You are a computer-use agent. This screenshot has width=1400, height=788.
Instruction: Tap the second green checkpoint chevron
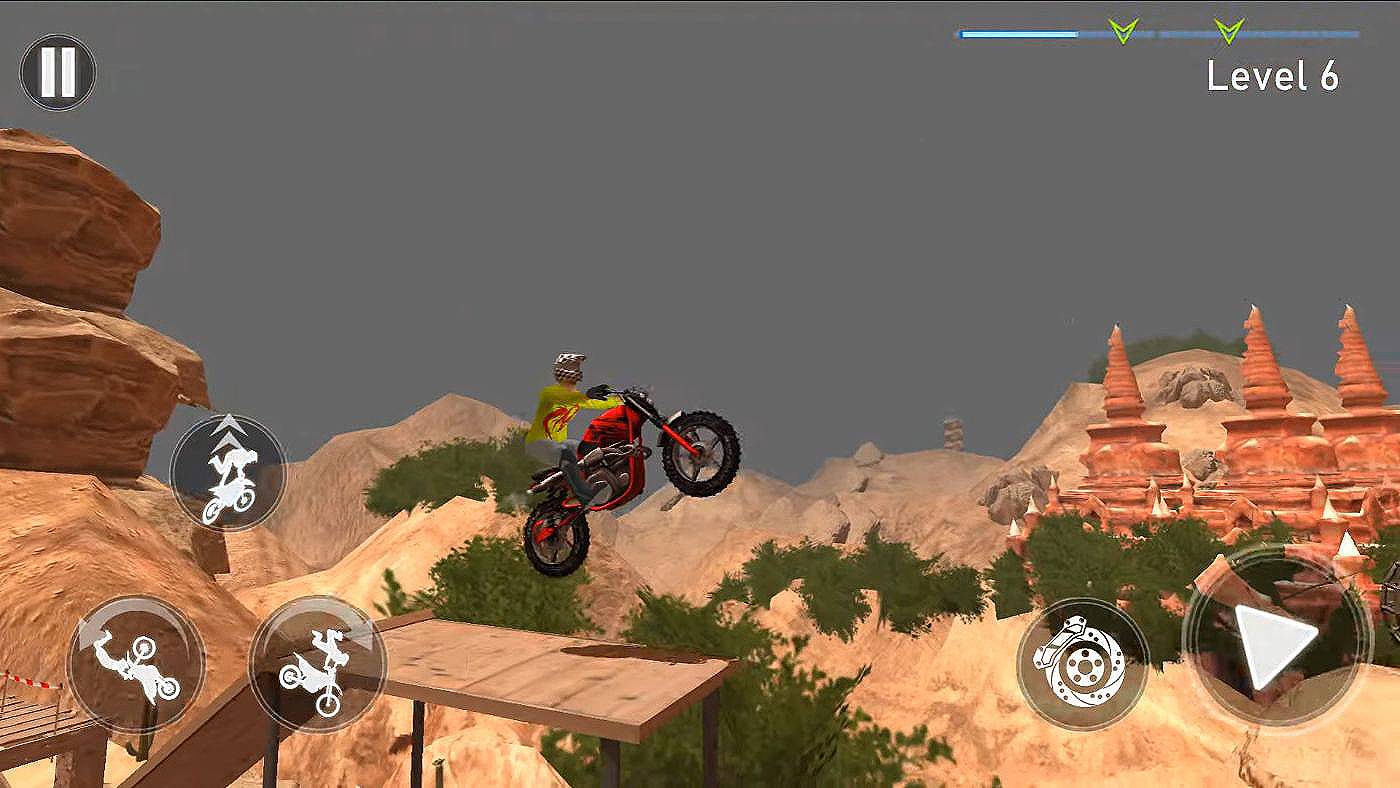[1227, 29]
